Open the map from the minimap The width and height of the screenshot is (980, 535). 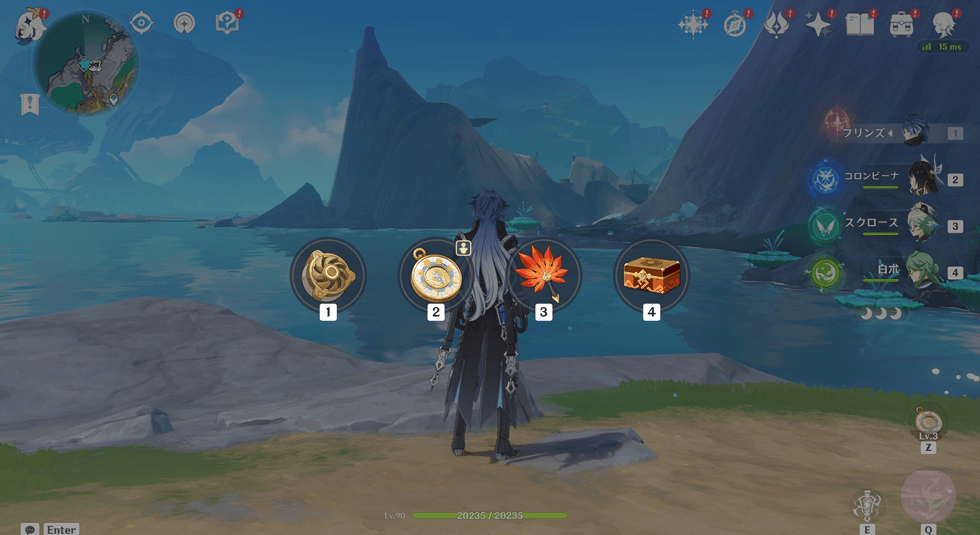pyautogui.click(x=86, y=64)
